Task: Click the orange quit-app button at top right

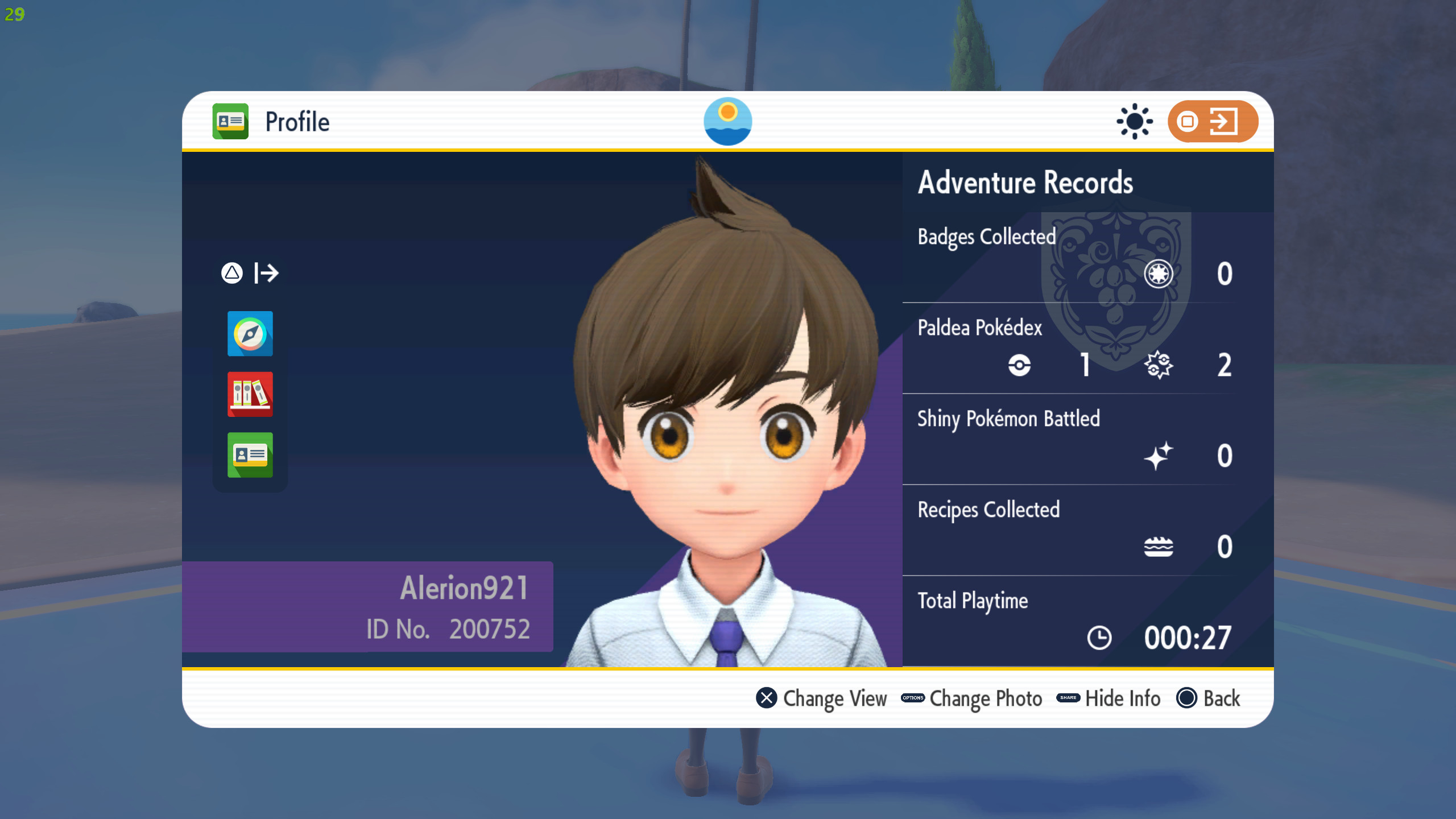Action: [1214, 121]
